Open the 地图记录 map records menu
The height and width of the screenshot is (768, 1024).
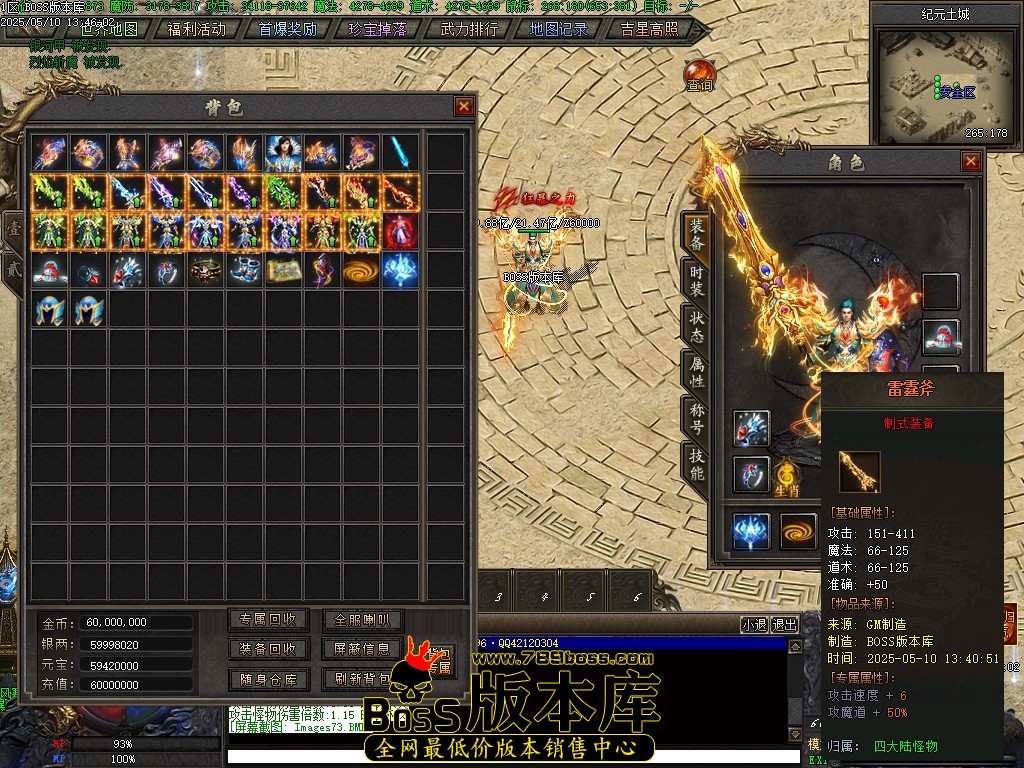click(x=559, y=29)
